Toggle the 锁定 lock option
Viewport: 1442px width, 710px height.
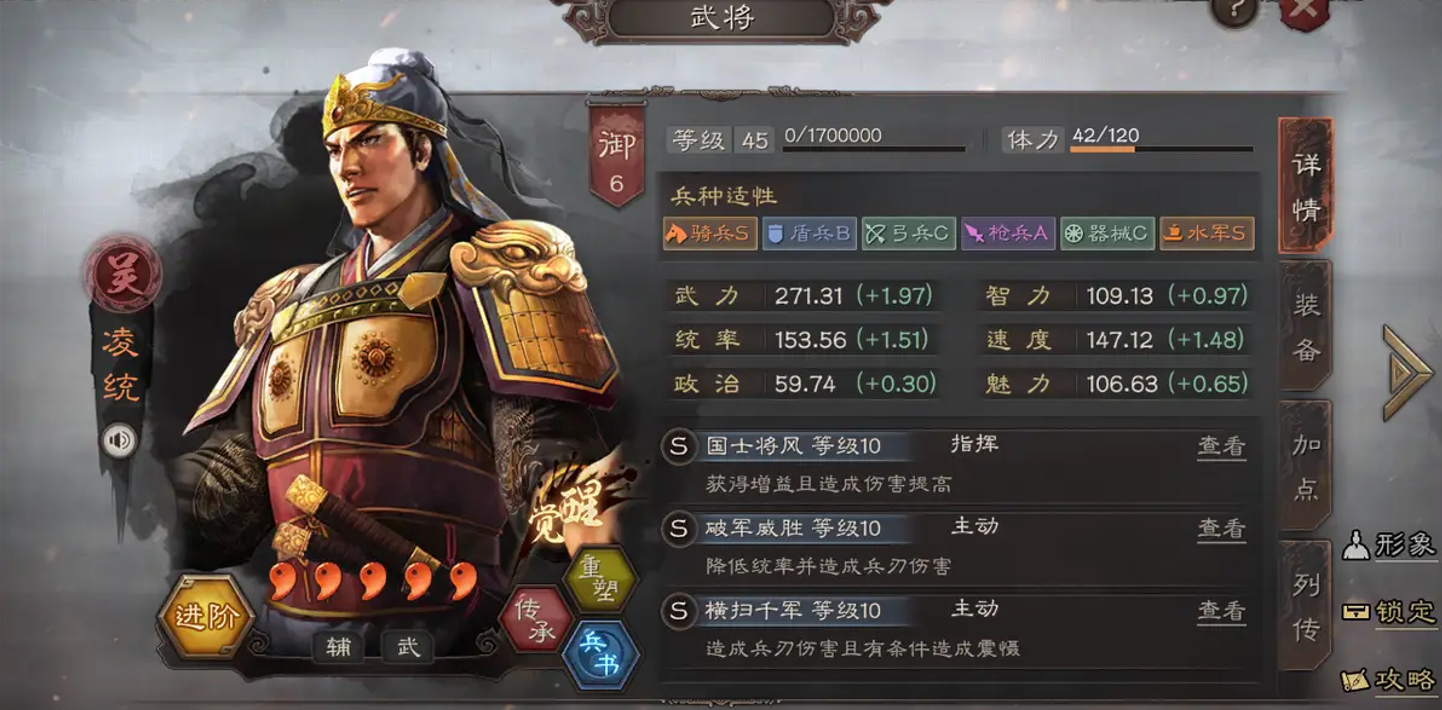pos(1390,612)
